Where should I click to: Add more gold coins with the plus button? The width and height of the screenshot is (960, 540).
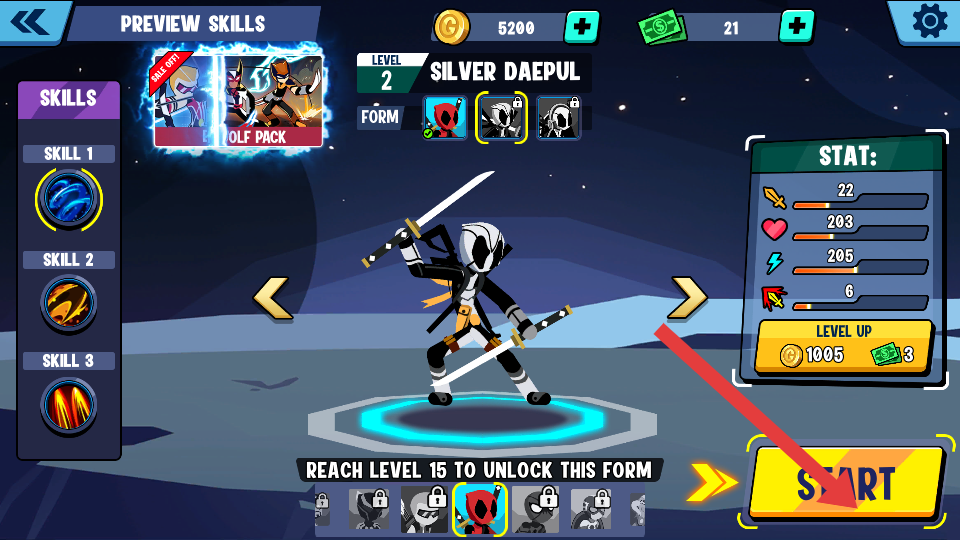click(582, 27)
